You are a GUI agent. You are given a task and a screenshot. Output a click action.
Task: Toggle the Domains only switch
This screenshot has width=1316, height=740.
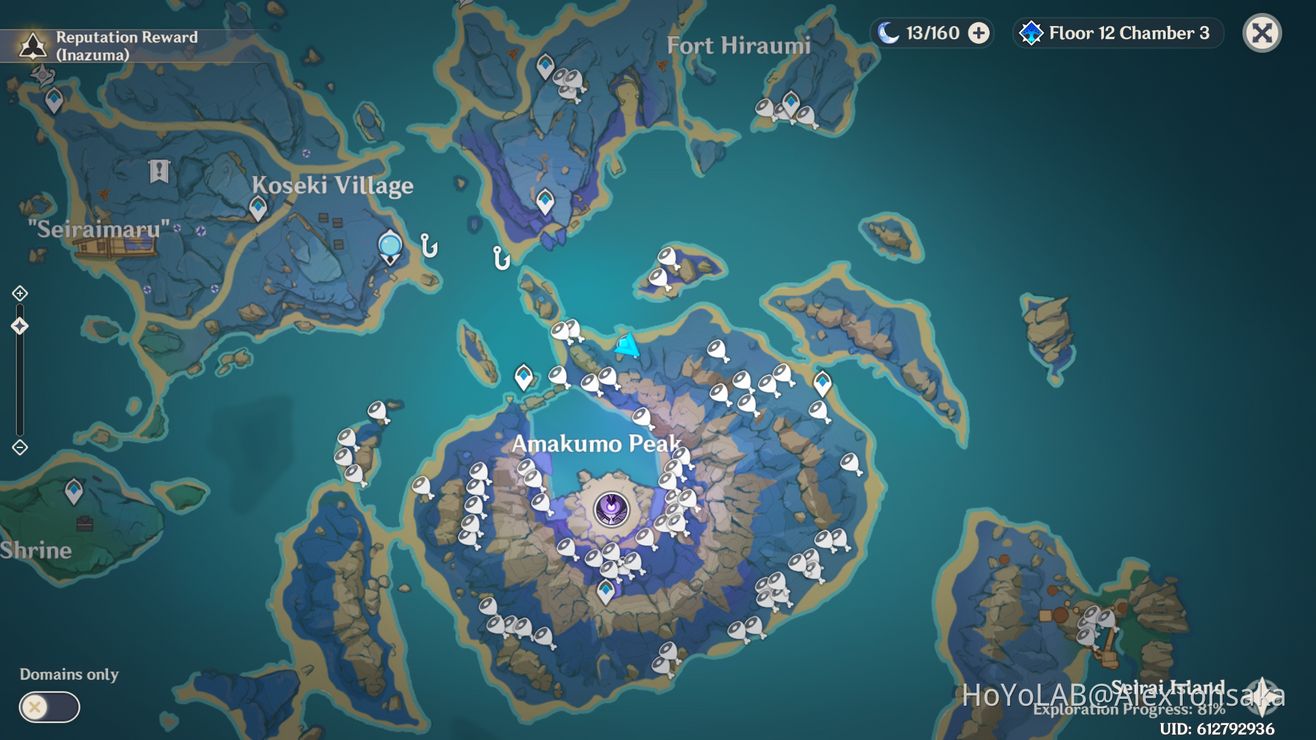click(x=49, y=707)
